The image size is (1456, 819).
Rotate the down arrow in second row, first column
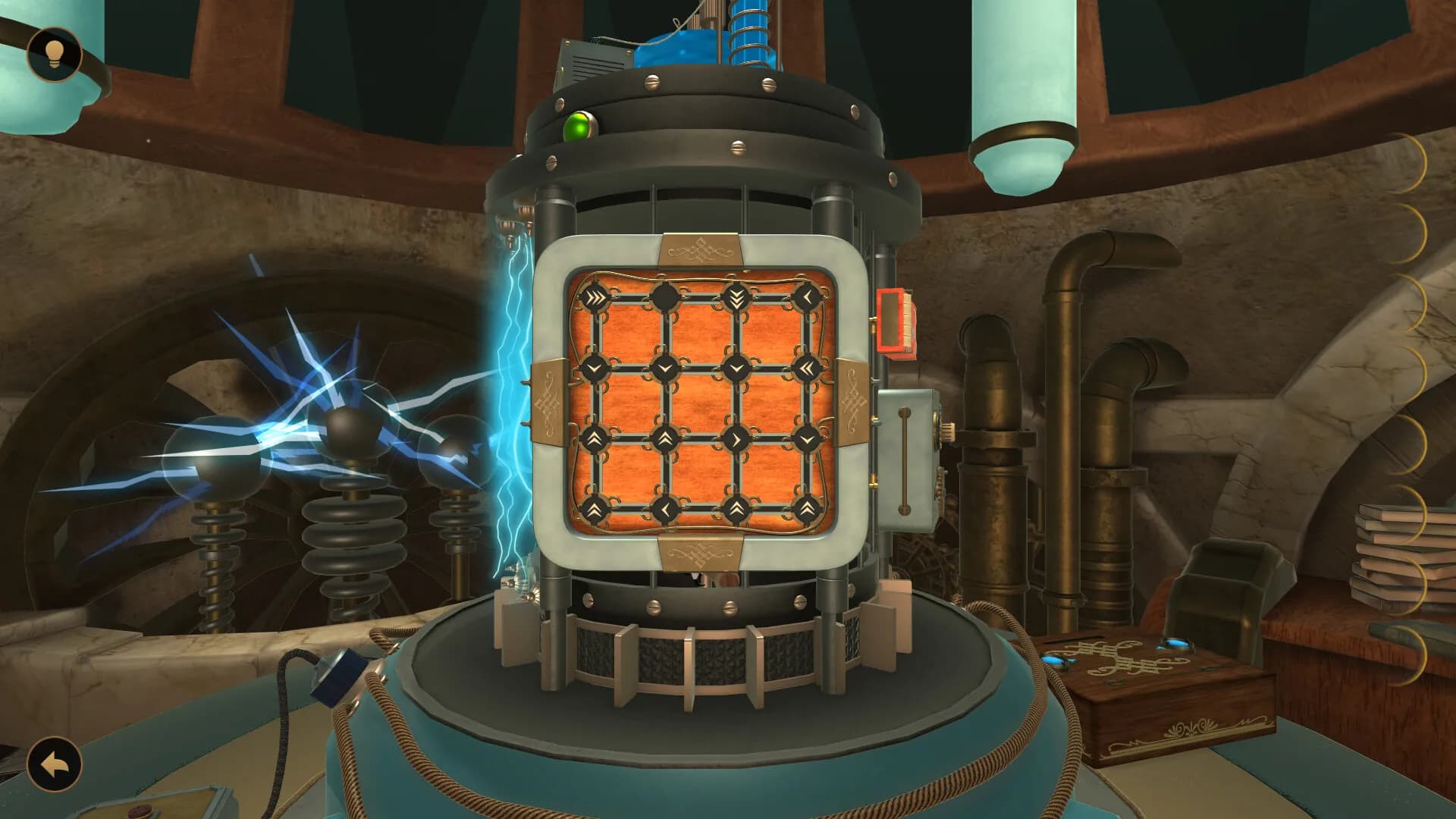pyautogui.click(x=595, y=368)
